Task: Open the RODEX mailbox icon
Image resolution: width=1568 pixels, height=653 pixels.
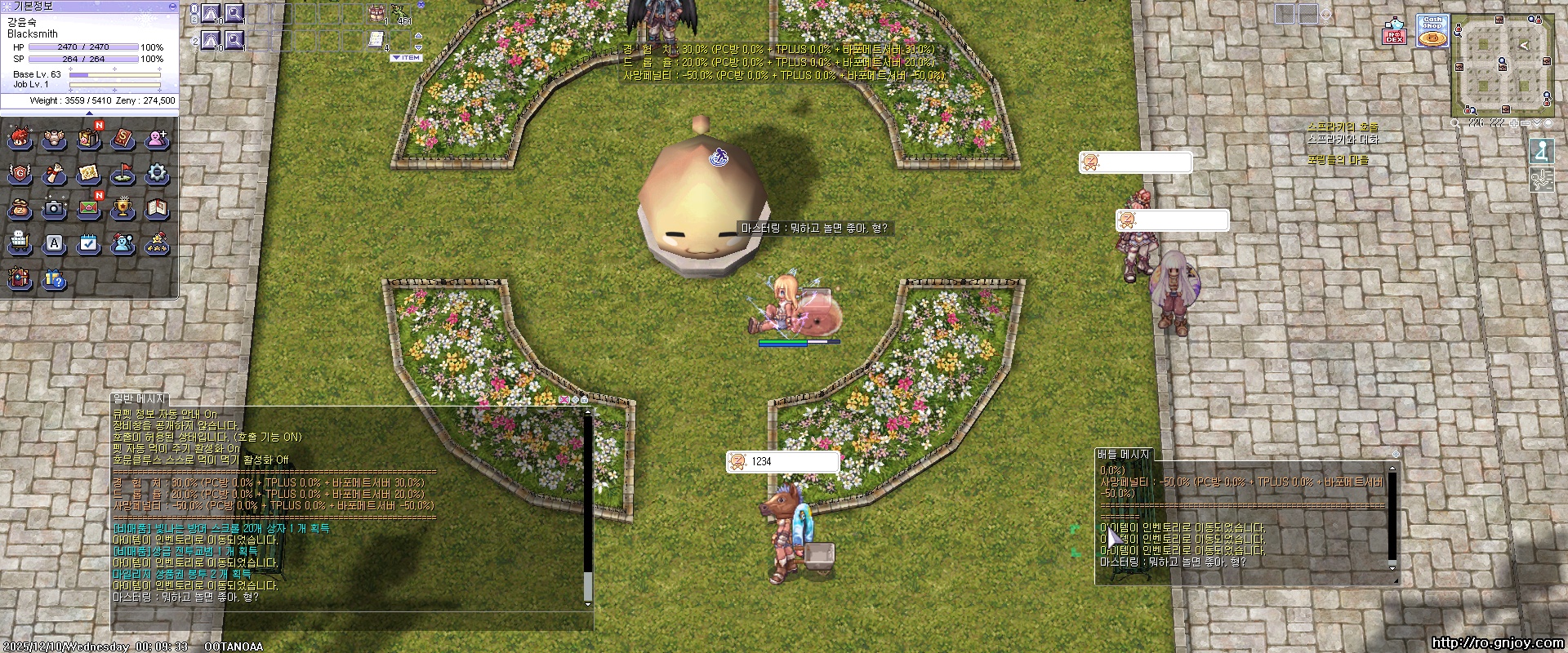Action: coord(1393,32)
